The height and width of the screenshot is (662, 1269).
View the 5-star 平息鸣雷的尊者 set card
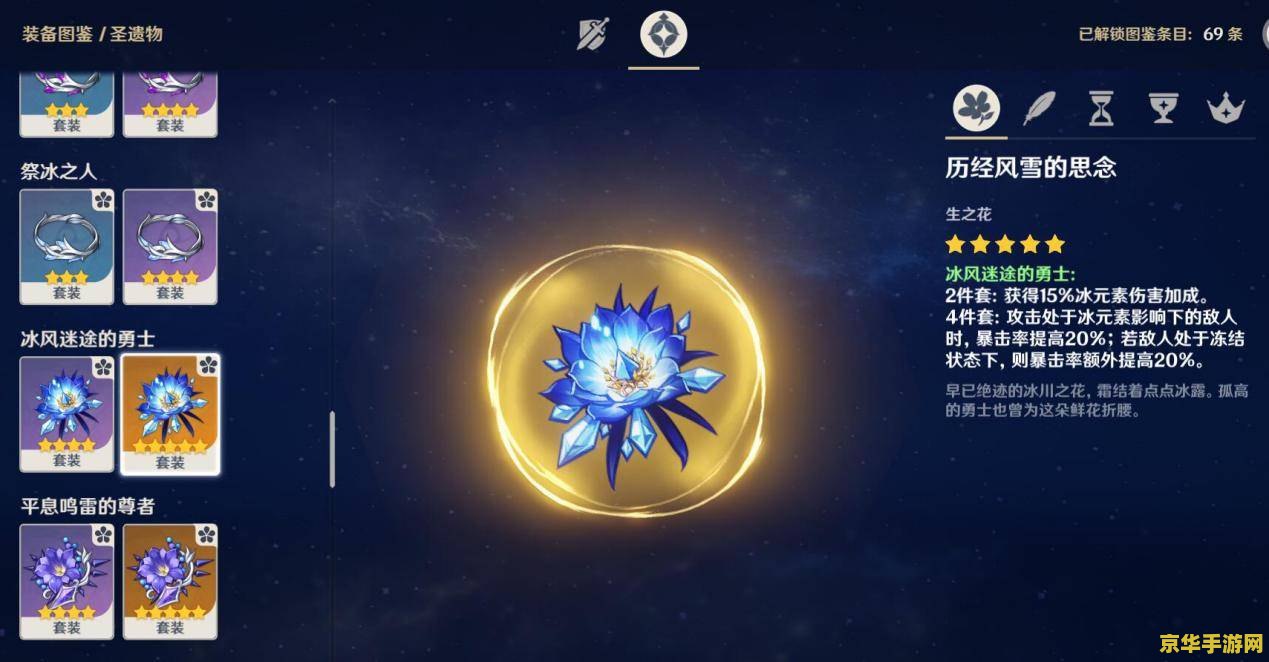click(170, 581)
